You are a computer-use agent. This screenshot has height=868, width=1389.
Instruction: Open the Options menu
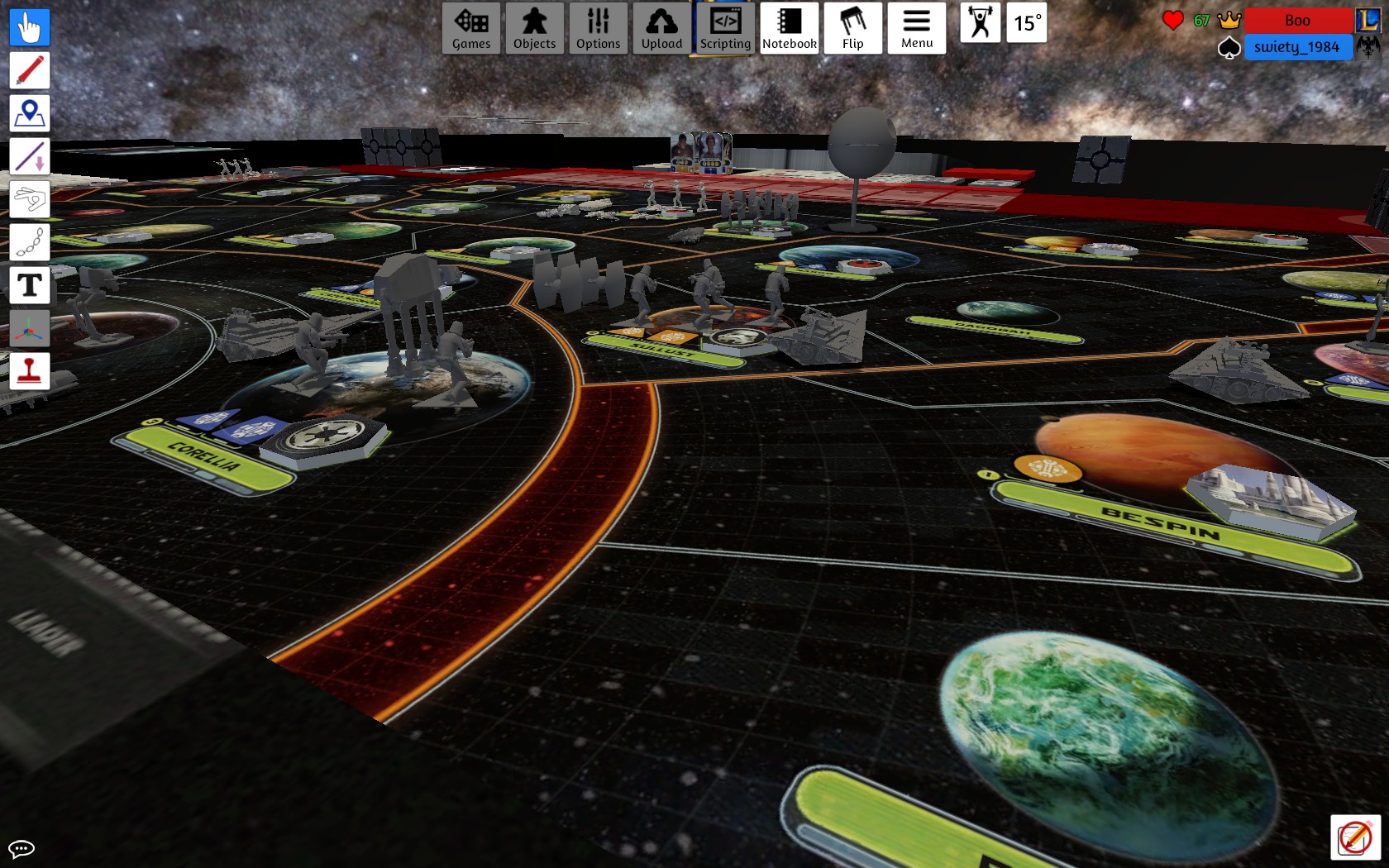tap(598, 28)
